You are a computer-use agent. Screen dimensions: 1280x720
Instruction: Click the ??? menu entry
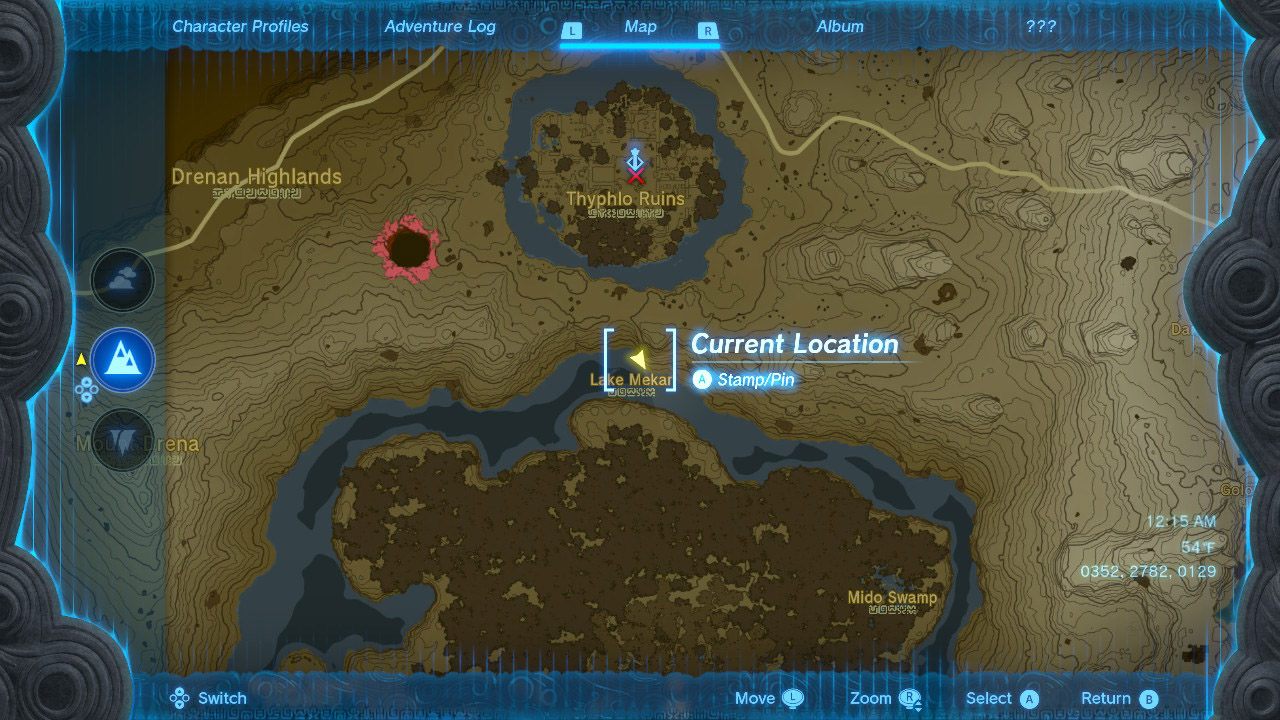point(1040,27)
